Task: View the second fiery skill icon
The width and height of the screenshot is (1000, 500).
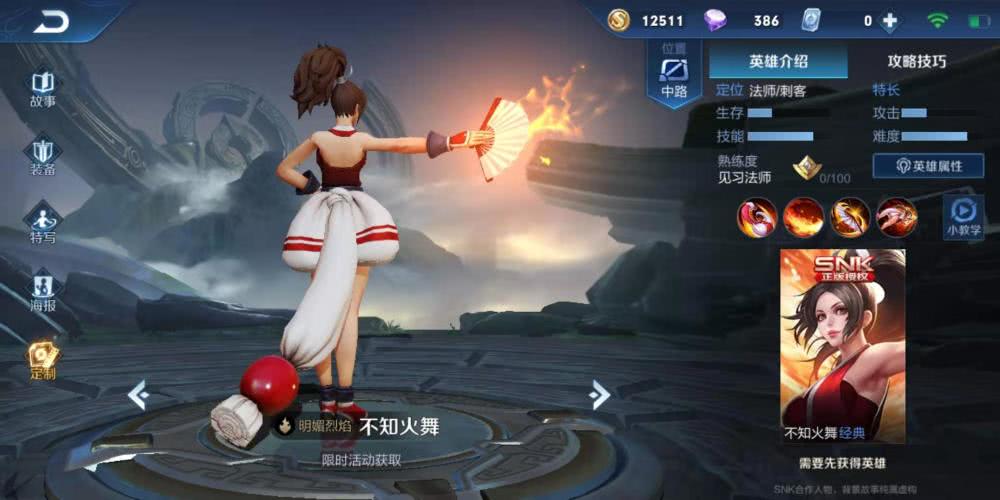Action: (803, 217)
